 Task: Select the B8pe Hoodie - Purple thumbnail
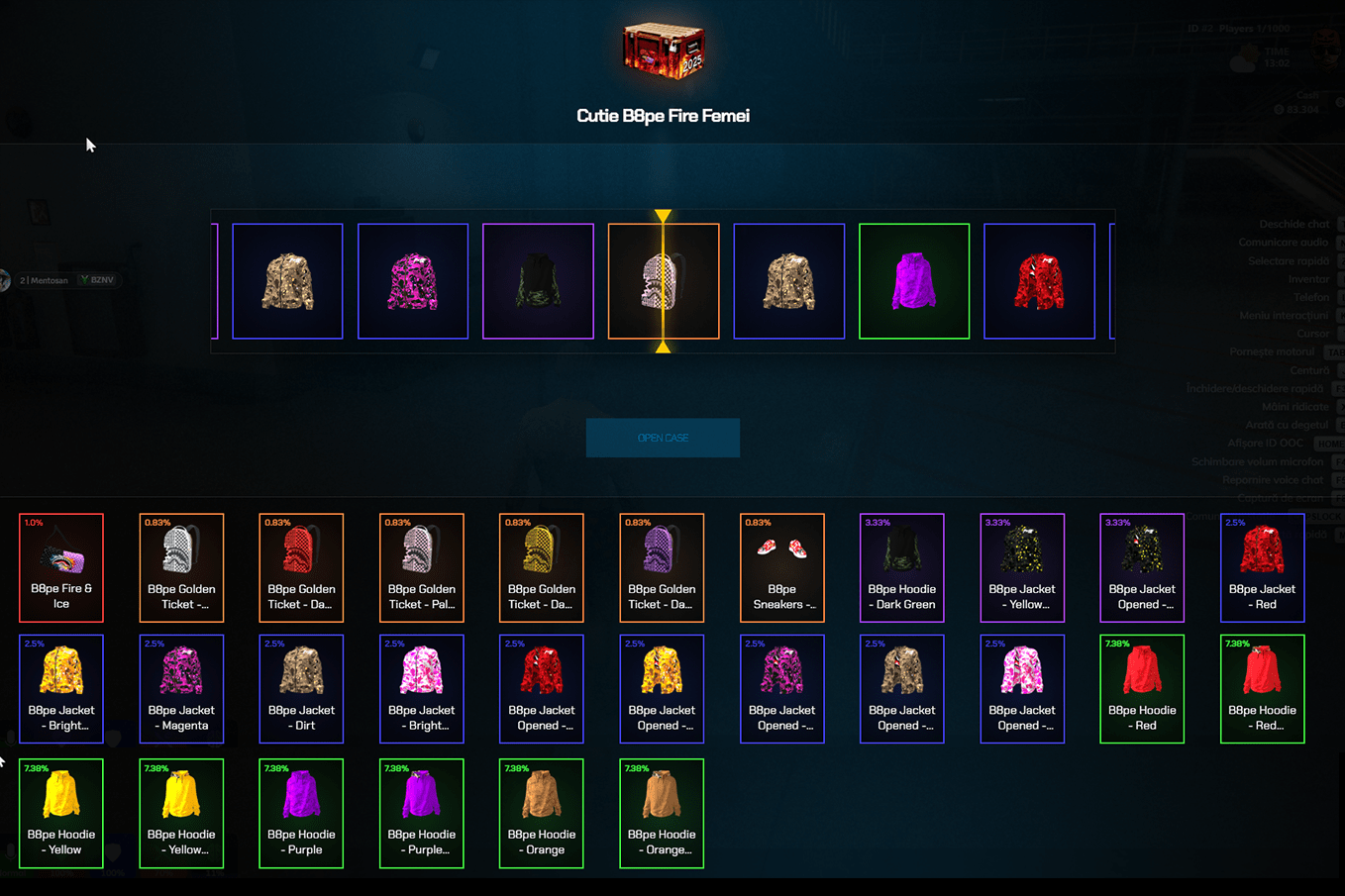pos(301,814)
